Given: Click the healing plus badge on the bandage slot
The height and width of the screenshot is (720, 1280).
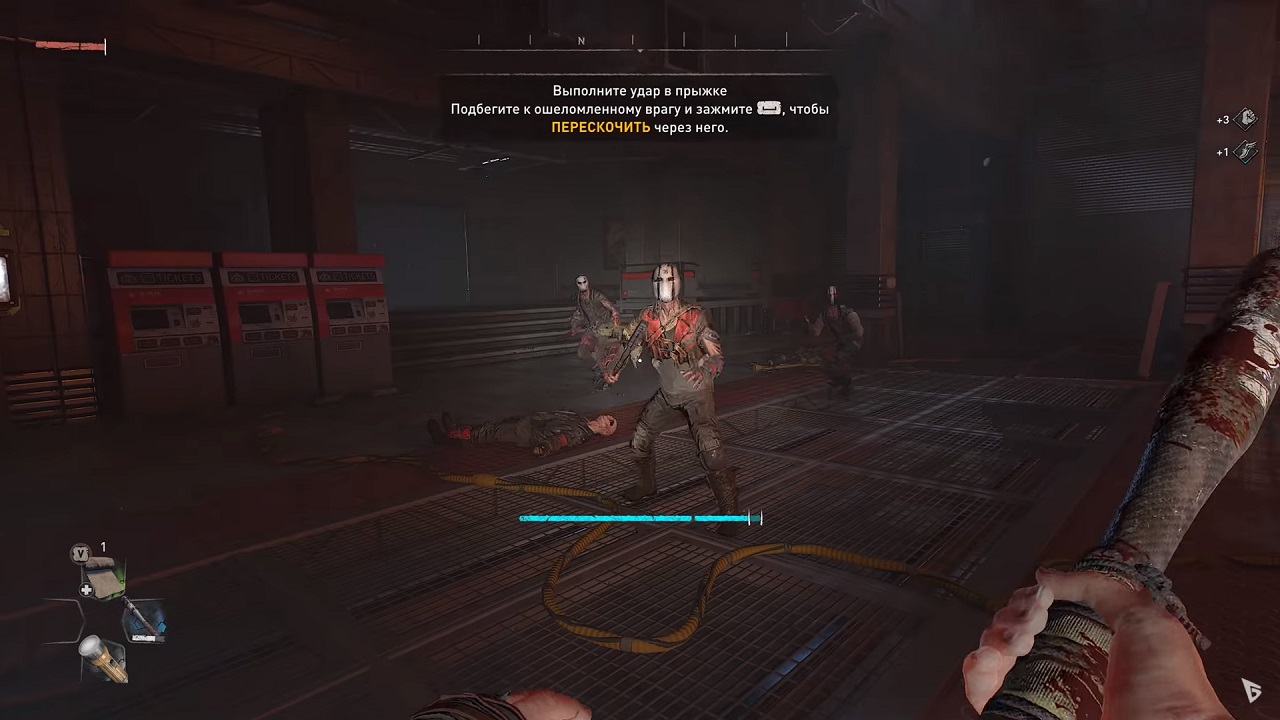Looking at the screenshot, I should (87, 589).
